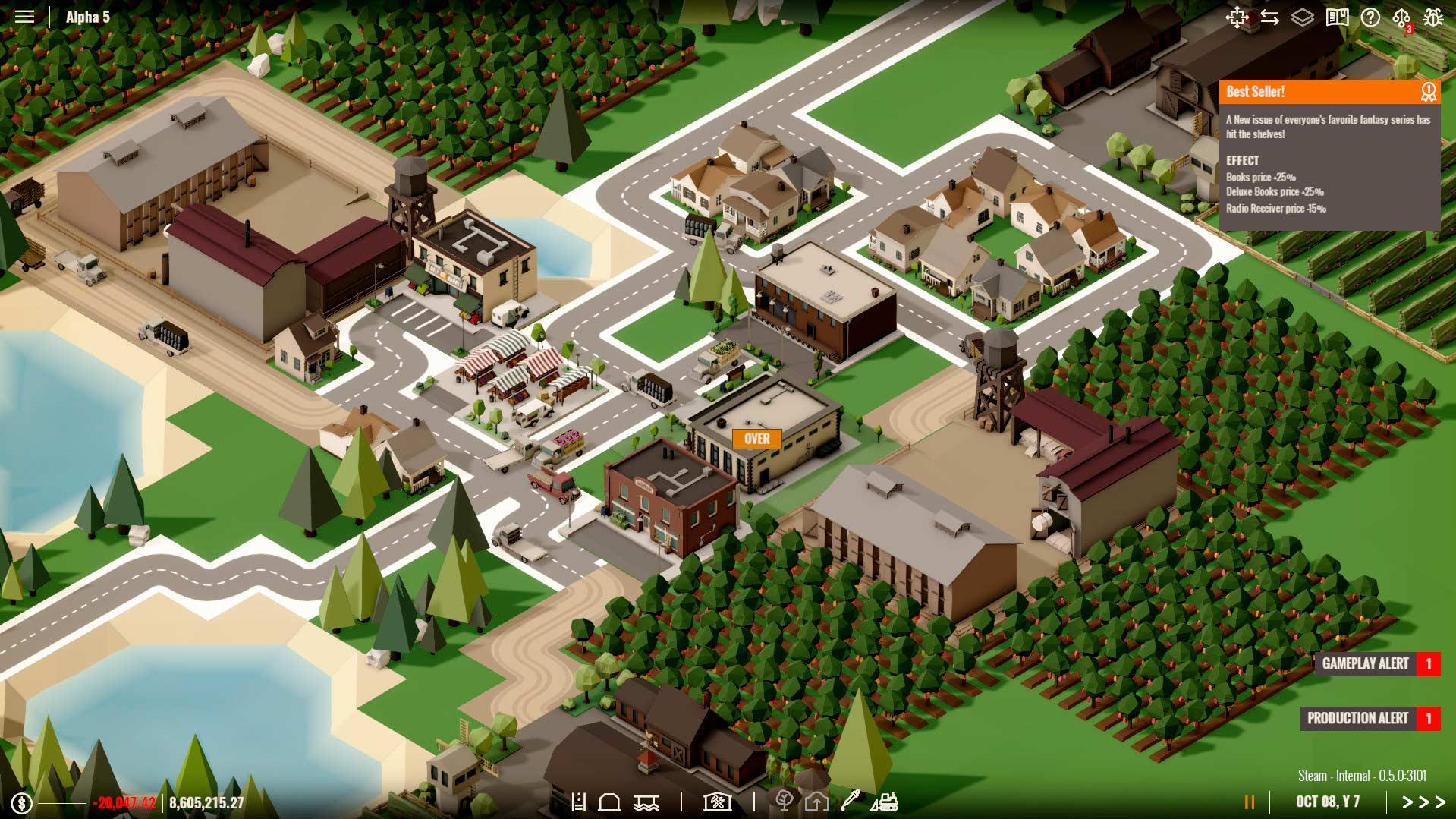
Task: Open the tech tree icon with badge
Action: point(1401,18)
